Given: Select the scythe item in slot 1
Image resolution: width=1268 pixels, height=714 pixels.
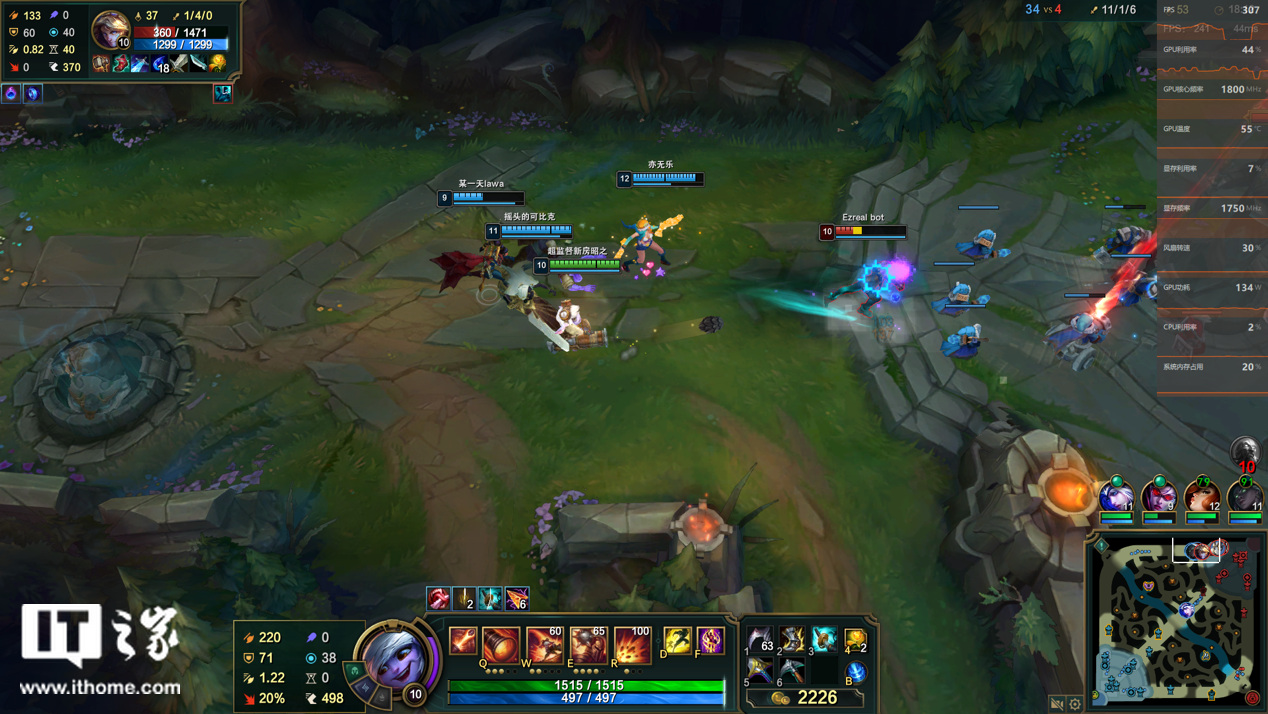Looking at the screenshot, I should pos(761,639).
